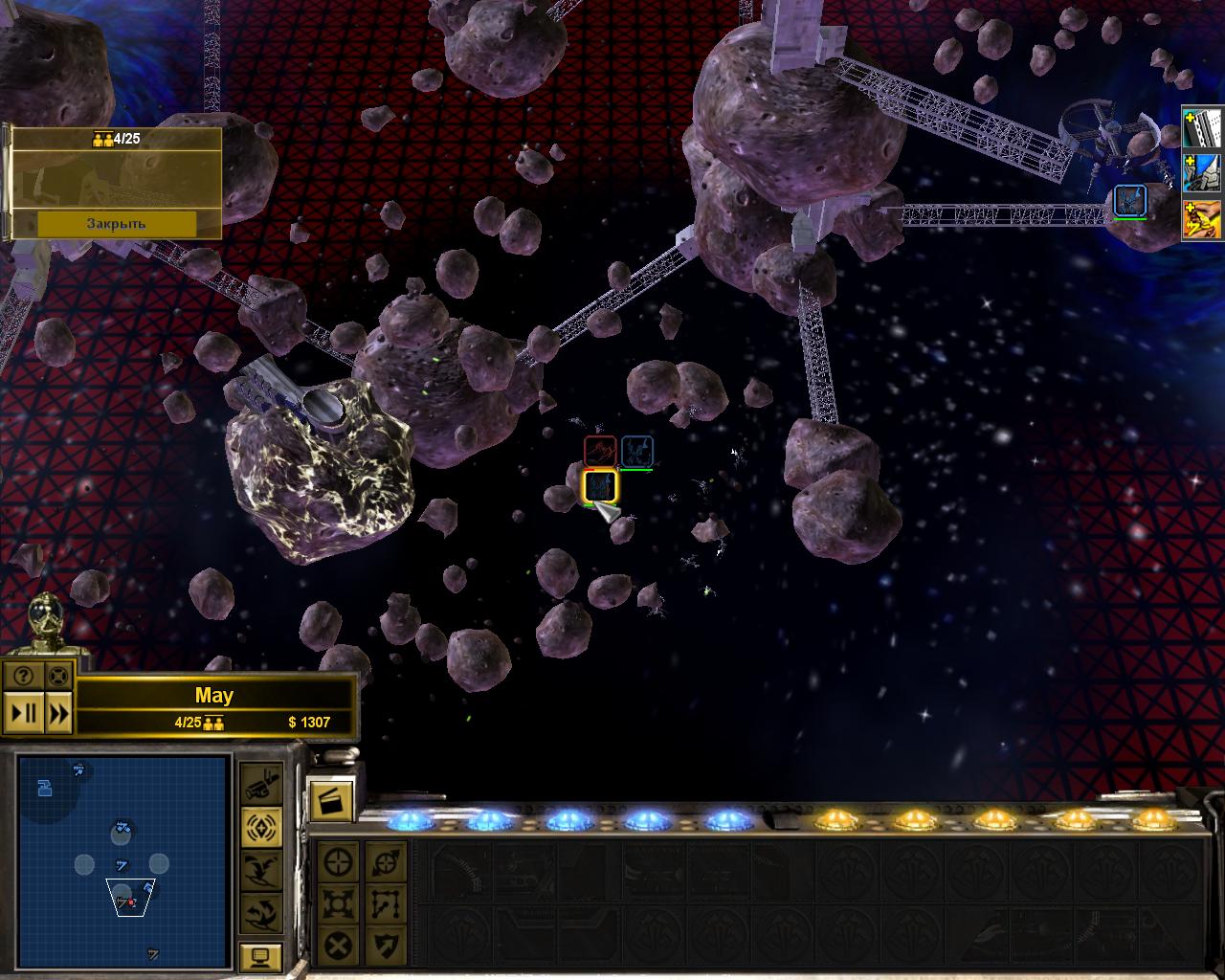Select the white building upgrade icon
Viewport: 1225px width, 980px height.
point(1203,127)
